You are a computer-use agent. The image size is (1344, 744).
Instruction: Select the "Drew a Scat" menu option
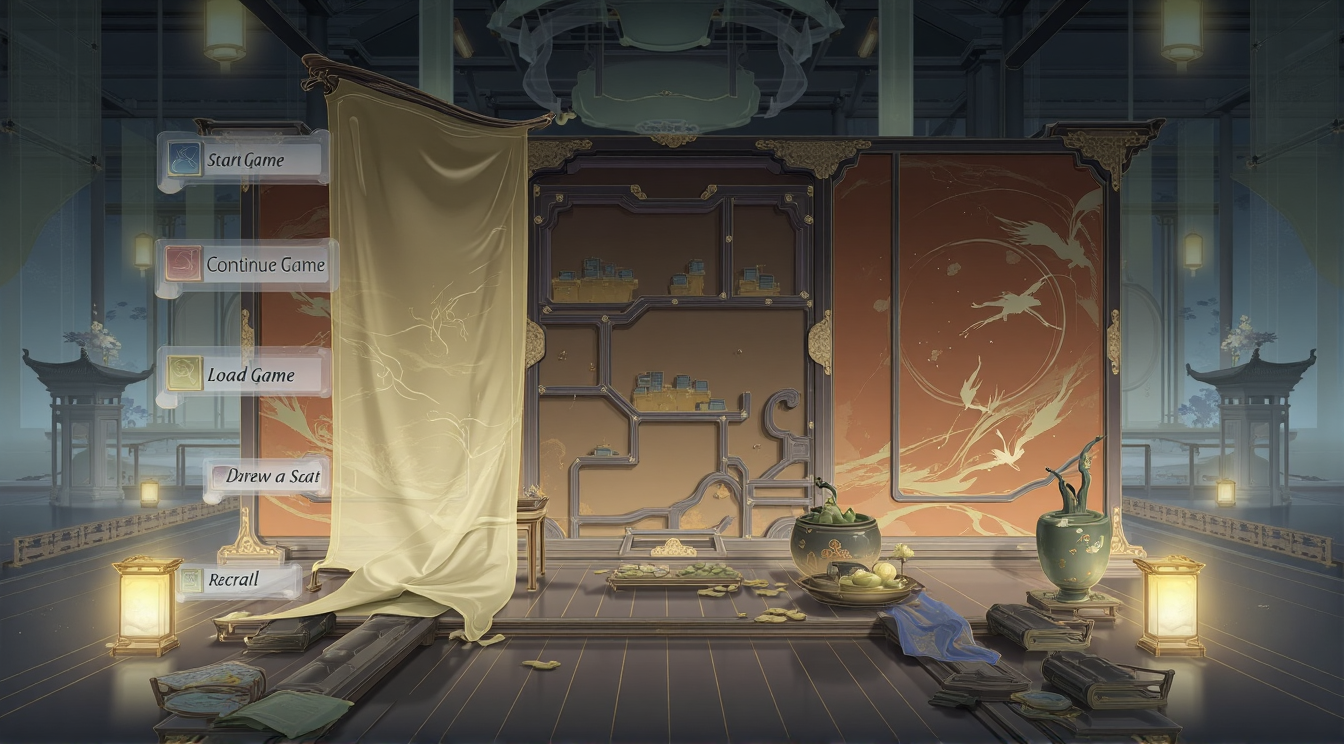pyautogui.click(x=268, y=477)
